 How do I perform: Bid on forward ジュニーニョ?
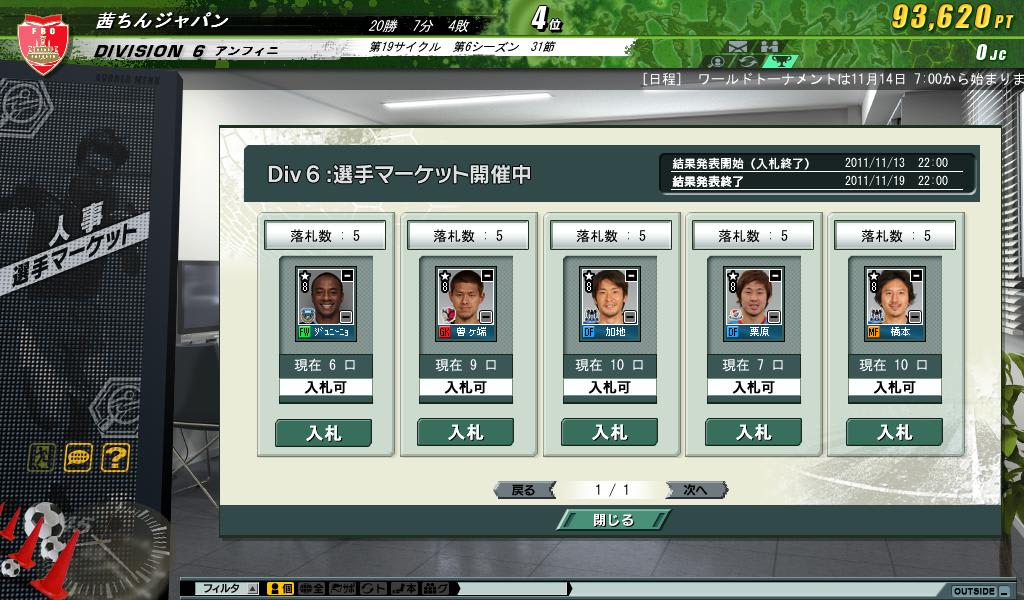[323, 432]
